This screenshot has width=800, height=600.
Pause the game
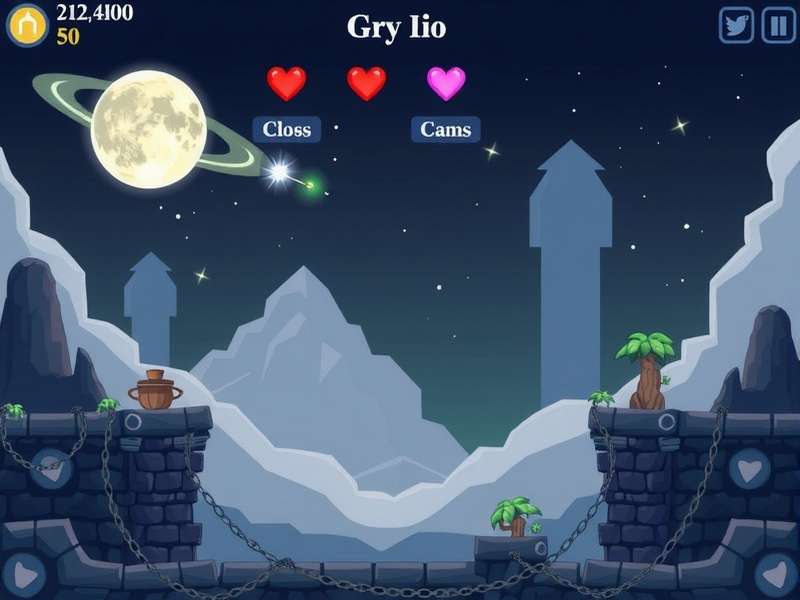click(778, 25)
